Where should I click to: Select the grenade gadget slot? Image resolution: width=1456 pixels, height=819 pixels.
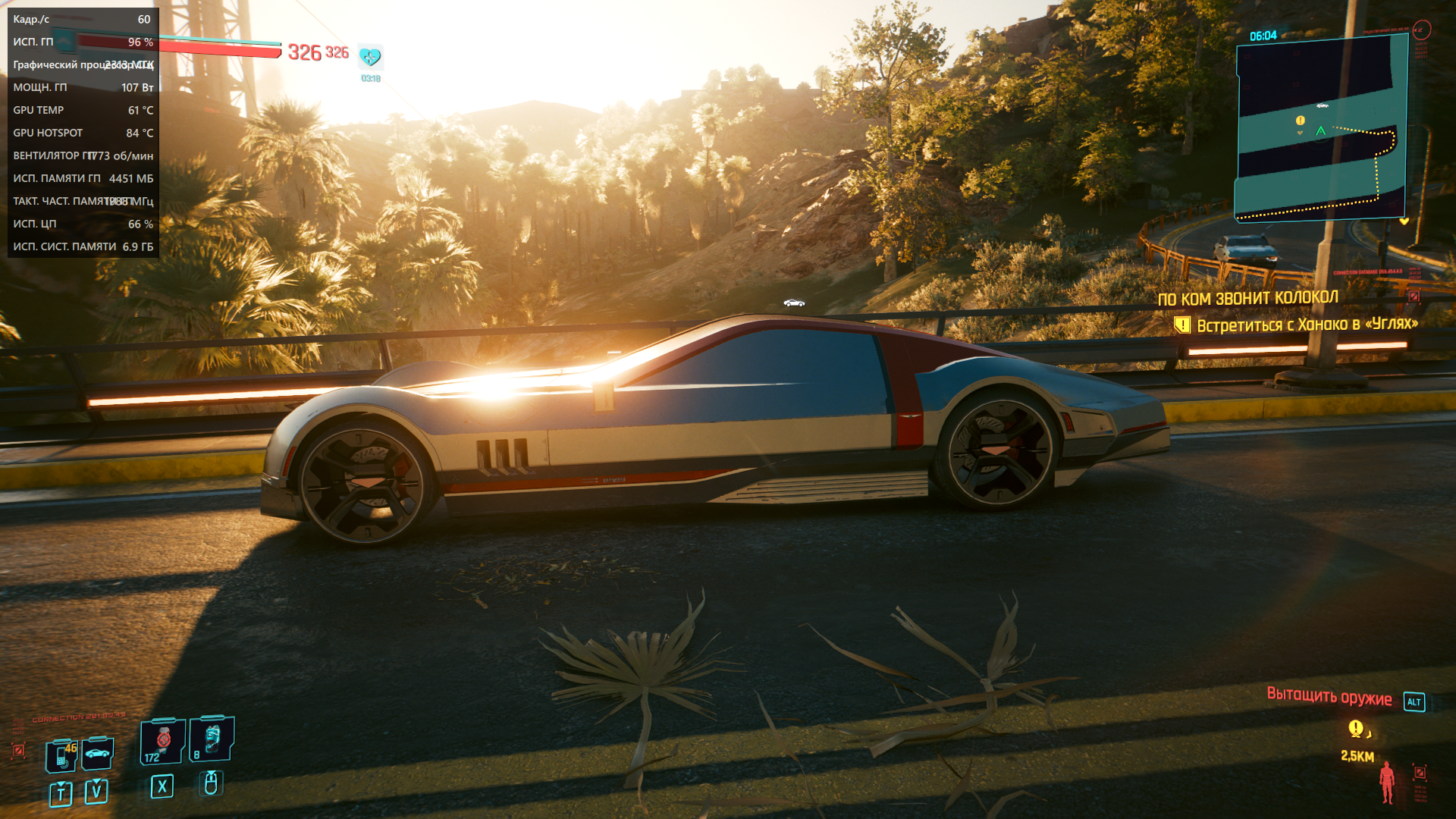point(212,739)
